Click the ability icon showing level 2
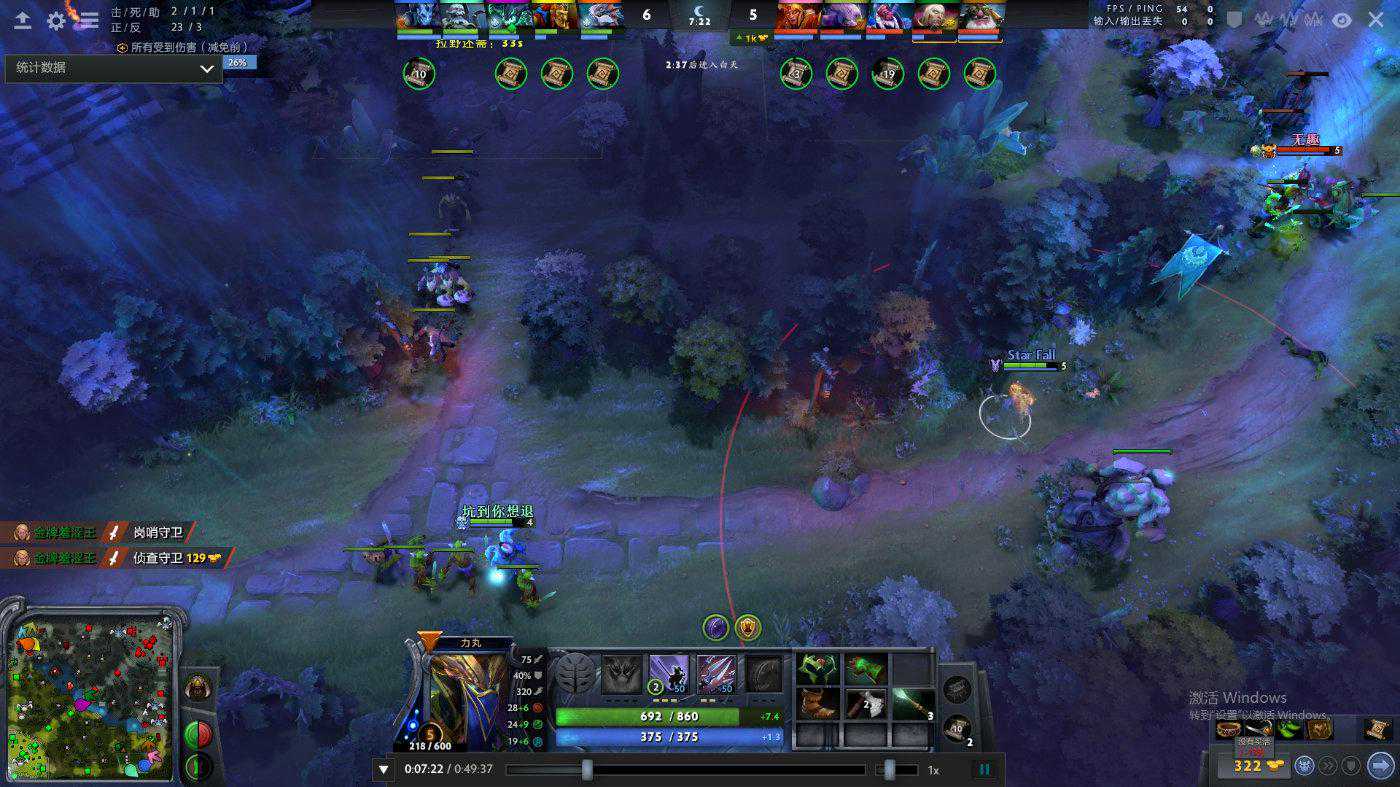The image size is (1400, 787). point(669,674)
